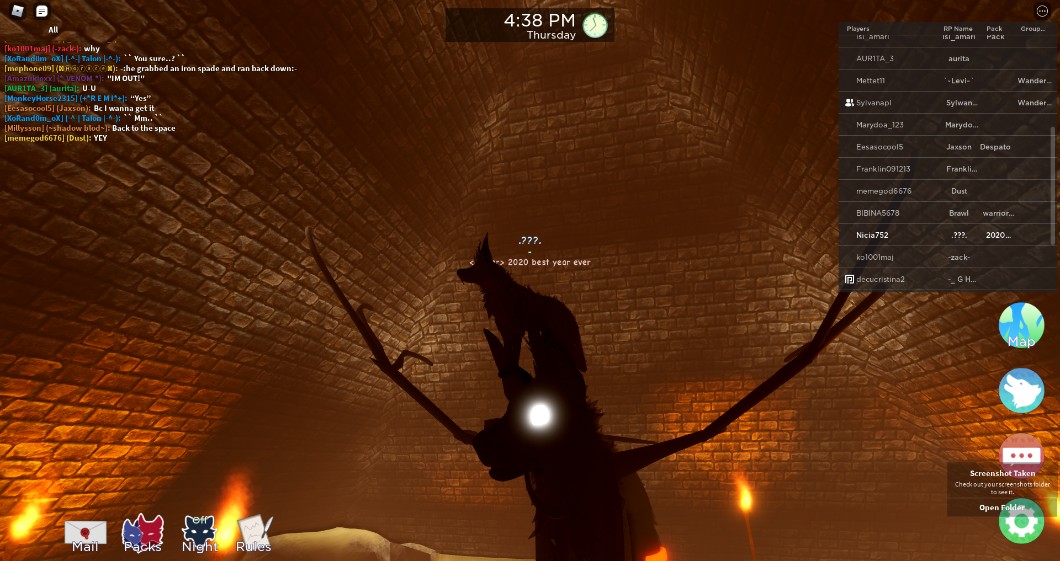Open the Rules page
This screenshot has height=561, width=1060.
(x=253, y=534)
